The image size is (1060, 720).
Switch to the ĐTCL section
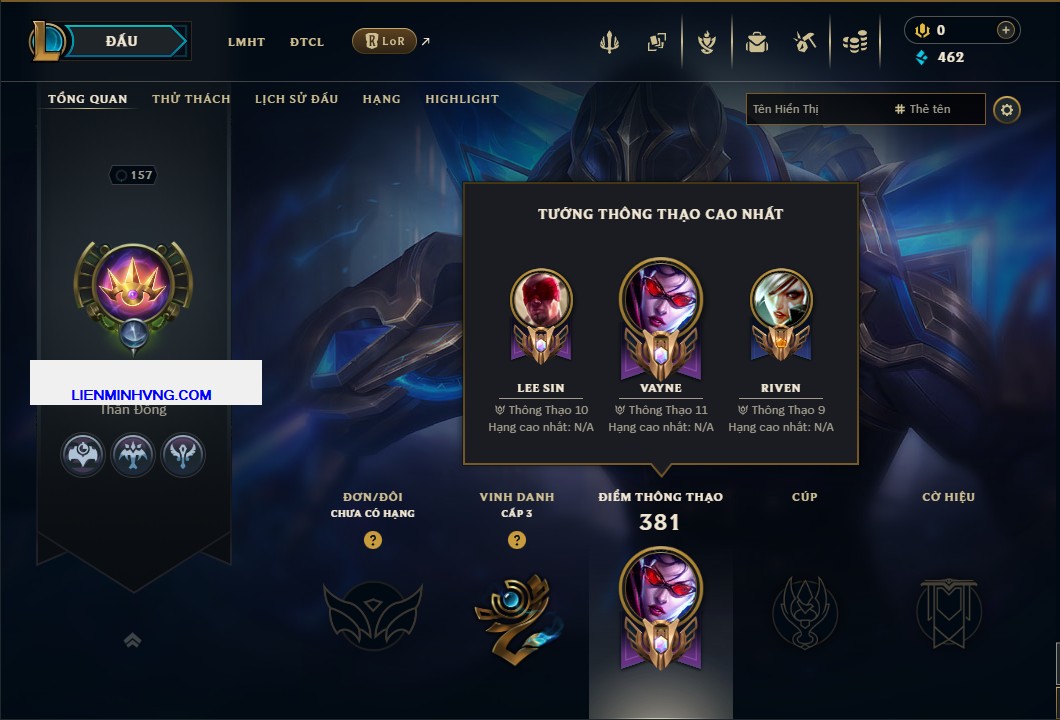point(307,42)
